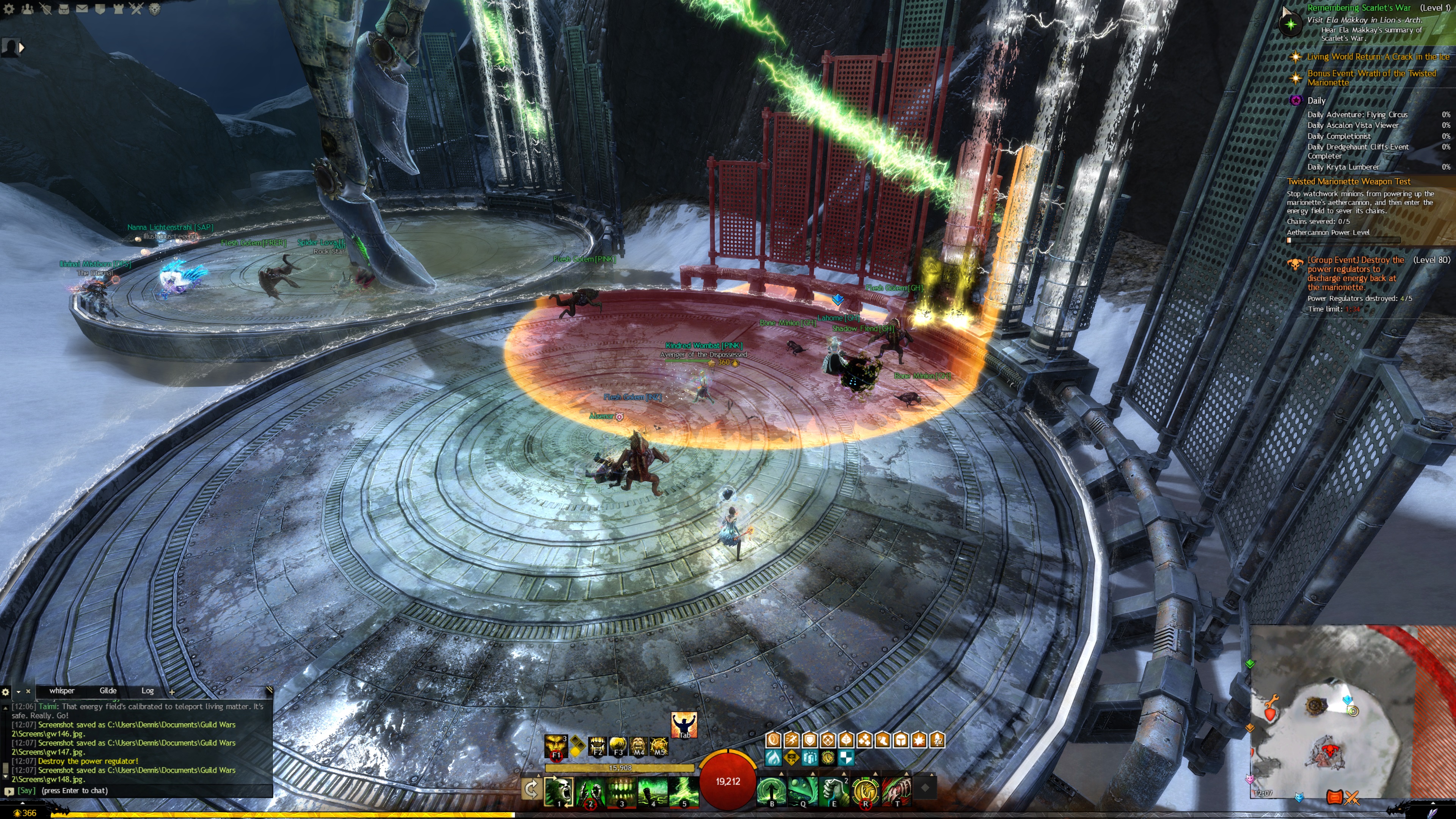
Task: Click the chat input field
Action: click(141, 791)
